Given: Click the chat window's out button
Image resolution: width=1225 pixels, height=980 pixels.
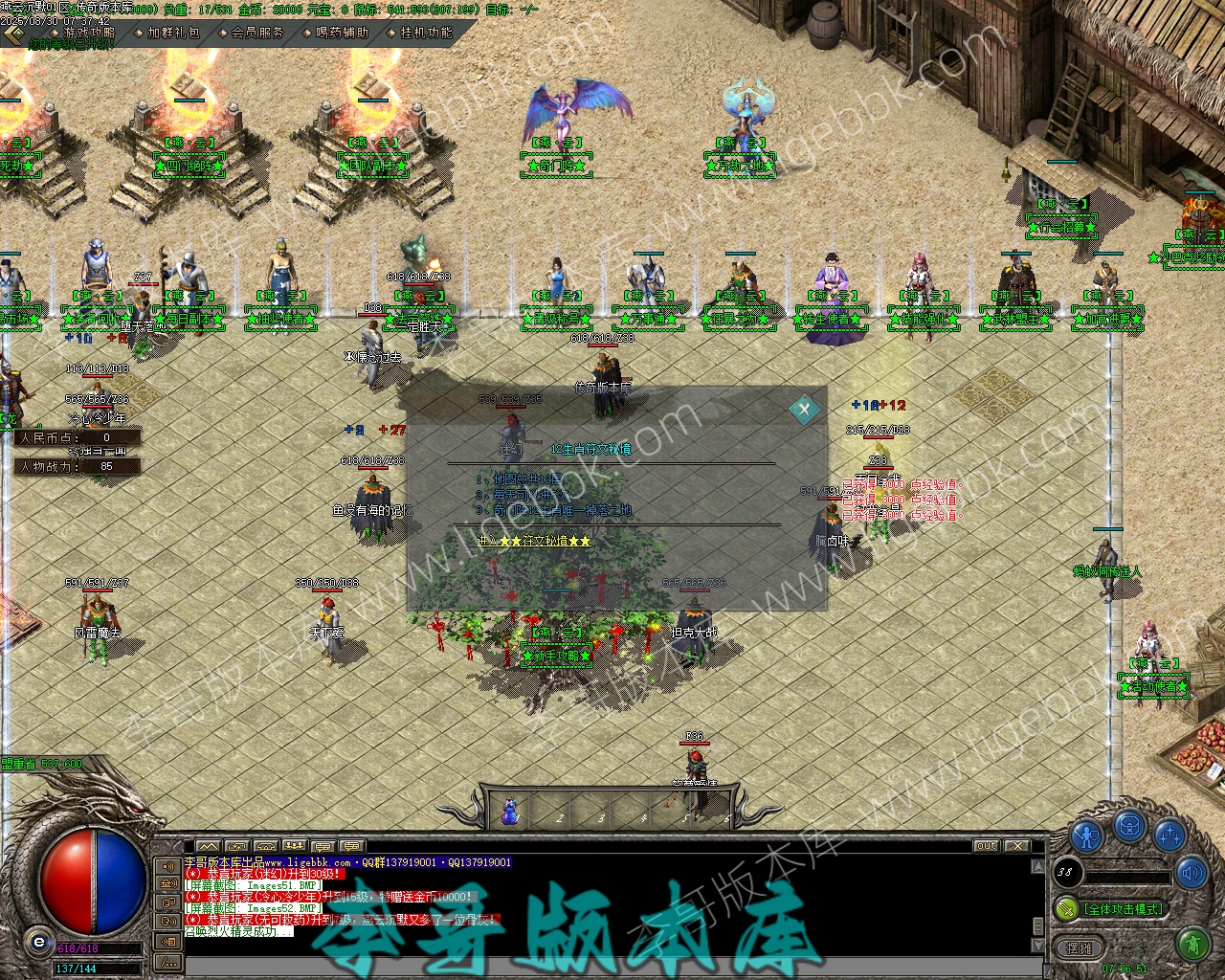Looking at the screenshot, I should point(986,846).
